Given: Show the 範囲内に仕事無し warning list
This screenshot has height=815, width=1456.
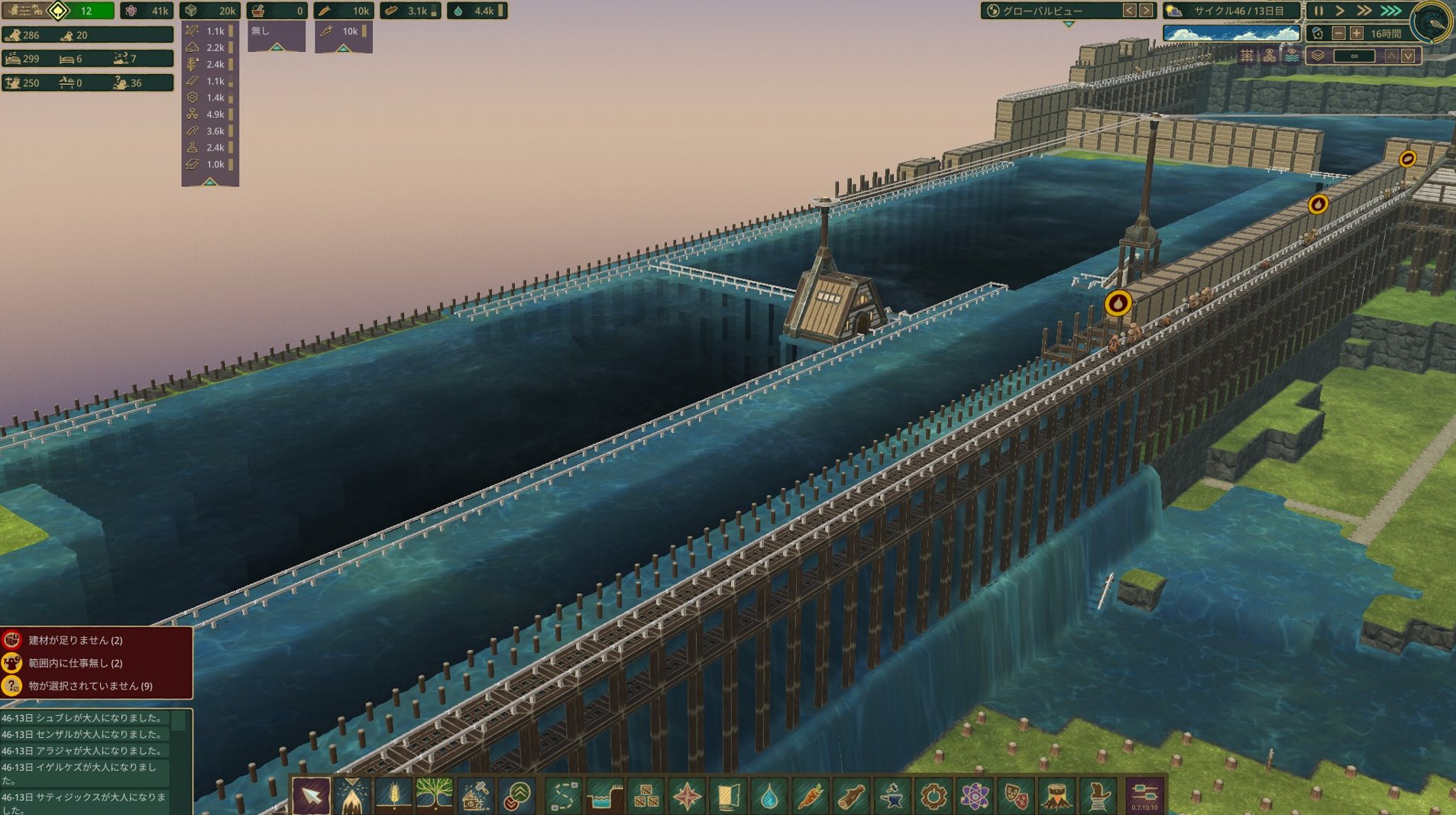Looking at the screenshot, I should pyautogui.click(x=75, y=663).
